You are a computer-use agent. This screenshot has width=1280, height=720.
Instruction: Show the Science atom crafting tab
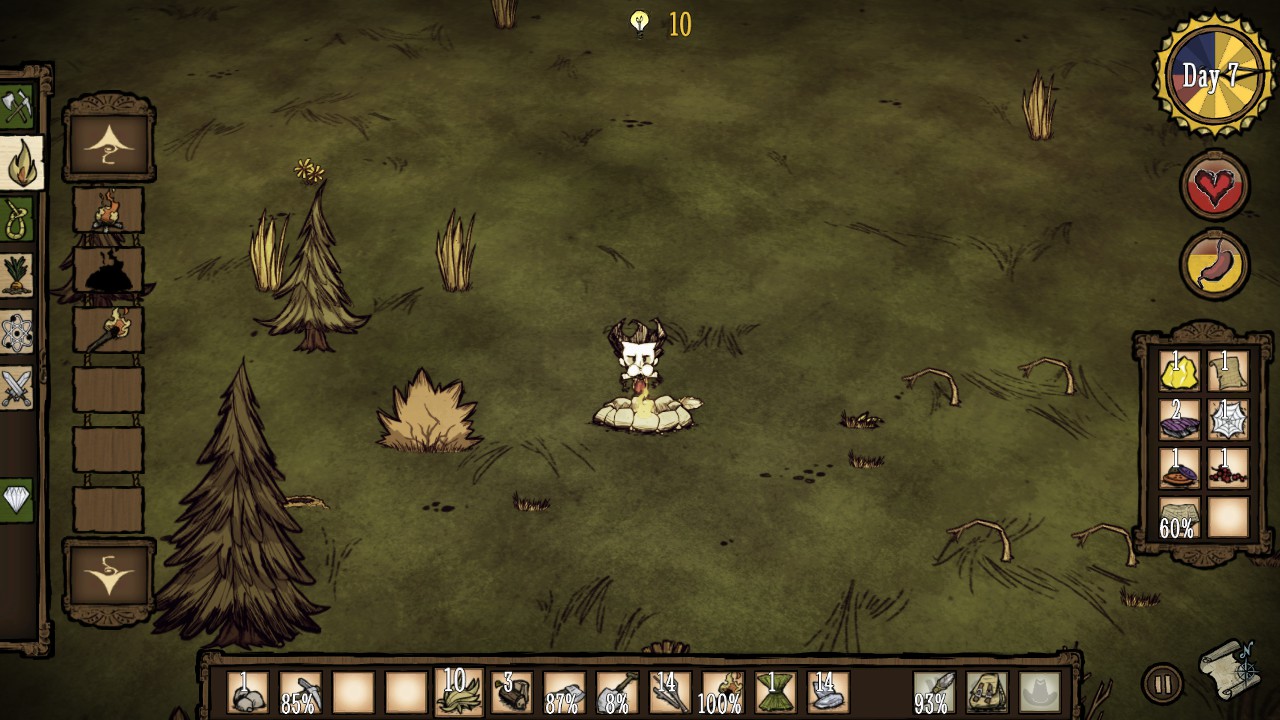click(x=17, y=332)
